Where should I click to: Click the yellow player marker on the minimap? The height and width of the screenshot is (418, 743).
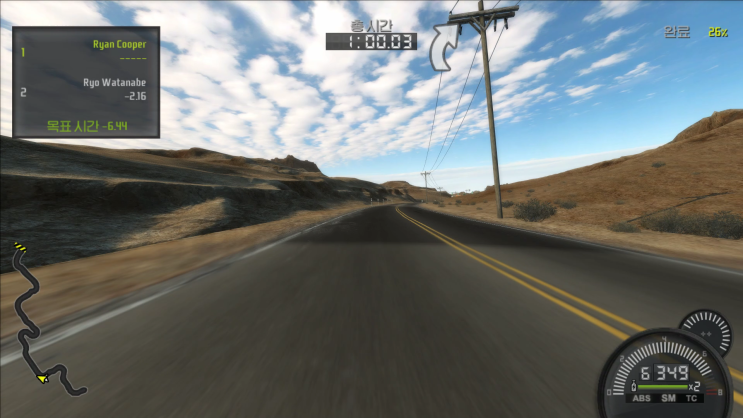tap(42, 378)
